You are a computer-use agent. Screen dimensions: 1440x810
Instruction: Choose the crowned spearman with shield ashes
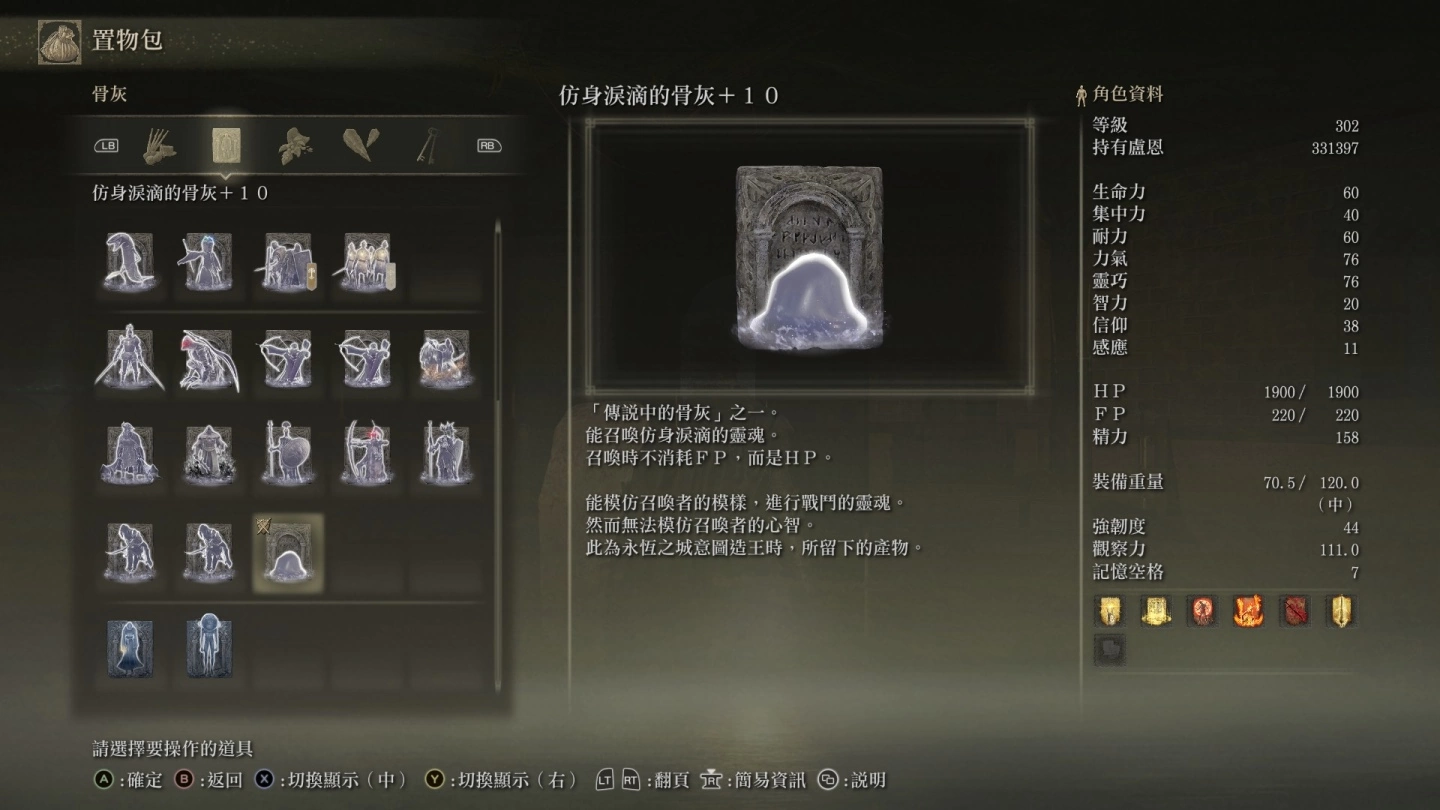tap(445, 453)
